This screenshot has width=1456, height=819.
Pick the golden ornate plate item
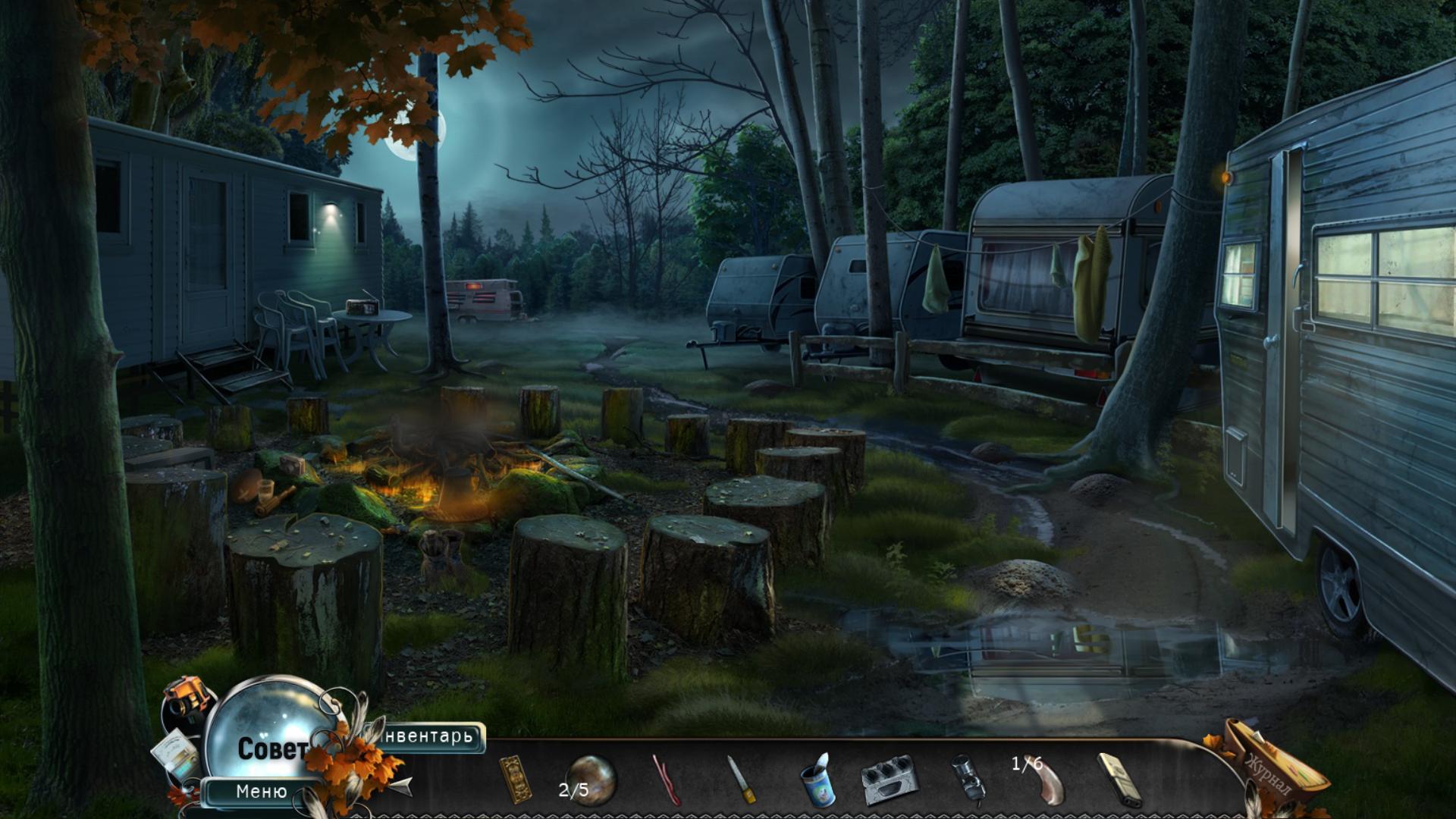coord(515,778)
